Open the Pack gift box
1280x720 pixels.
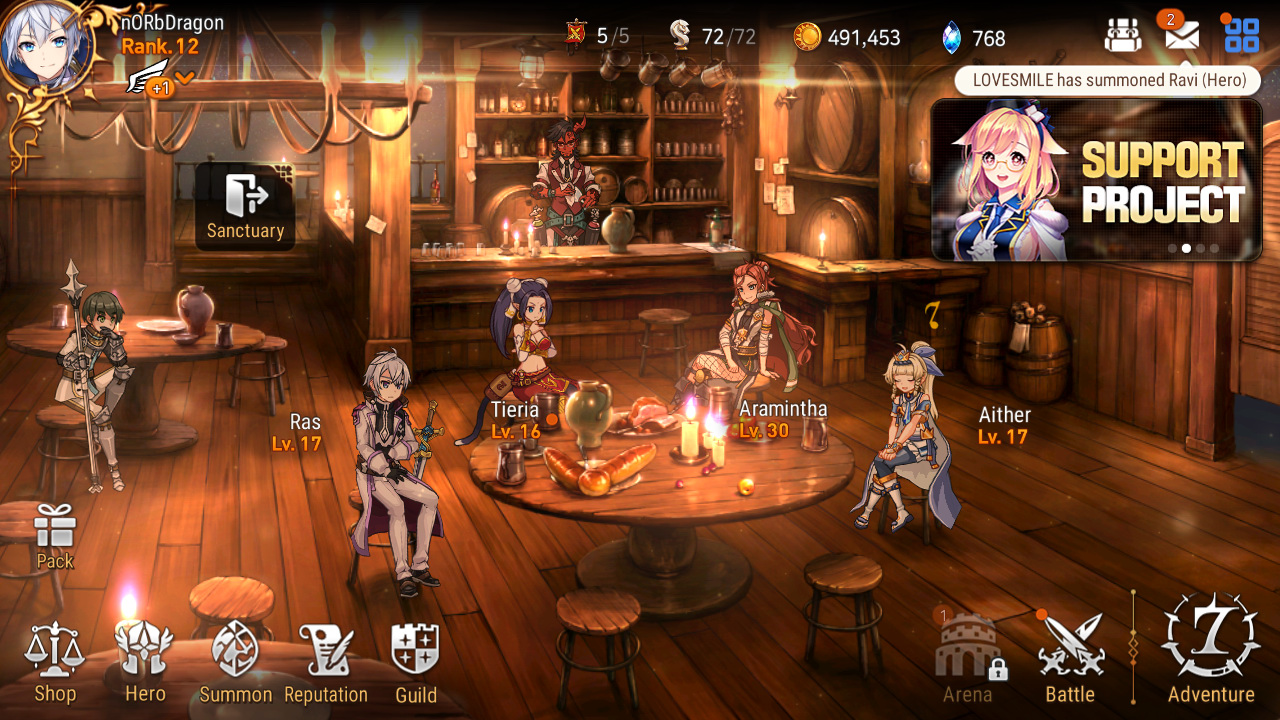pyautogui.click(x=55, y=536)
